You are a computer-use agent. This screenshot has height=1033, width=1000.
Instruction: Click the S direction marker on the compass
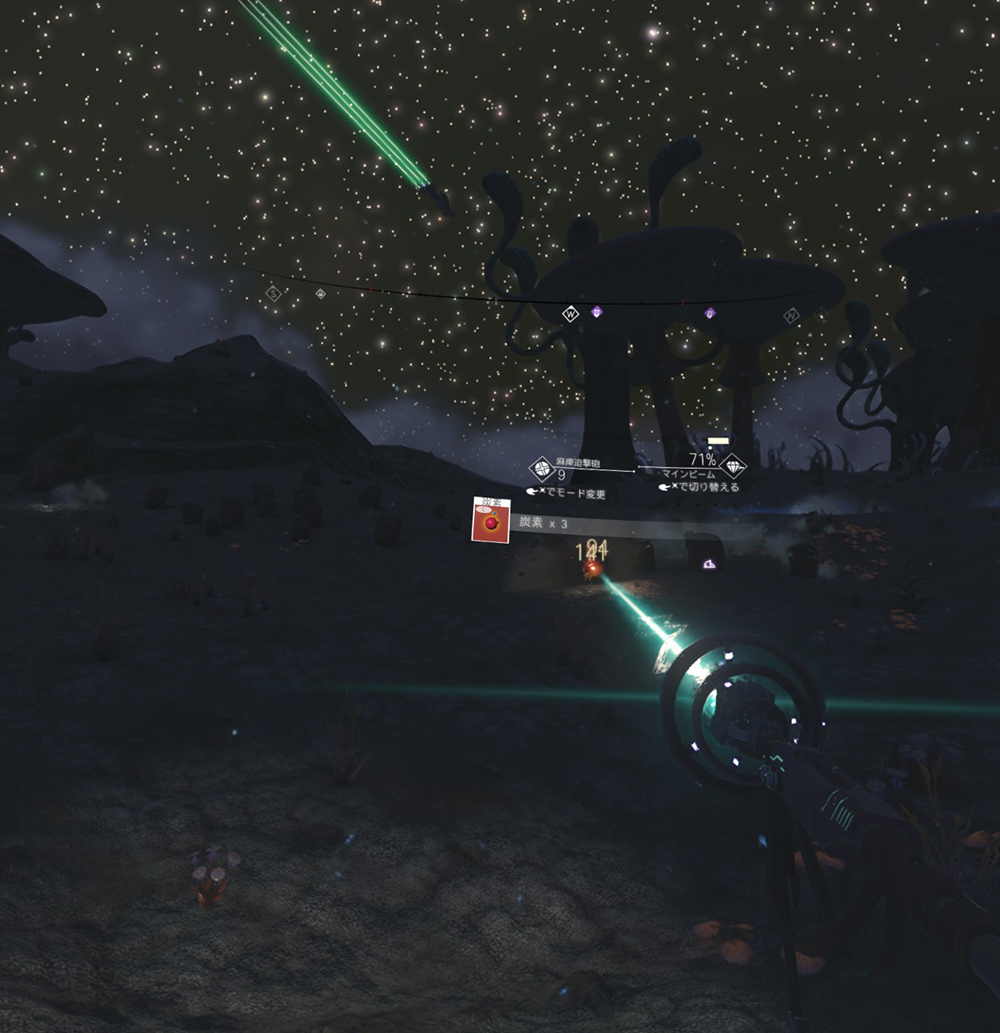tap(273, 293)
